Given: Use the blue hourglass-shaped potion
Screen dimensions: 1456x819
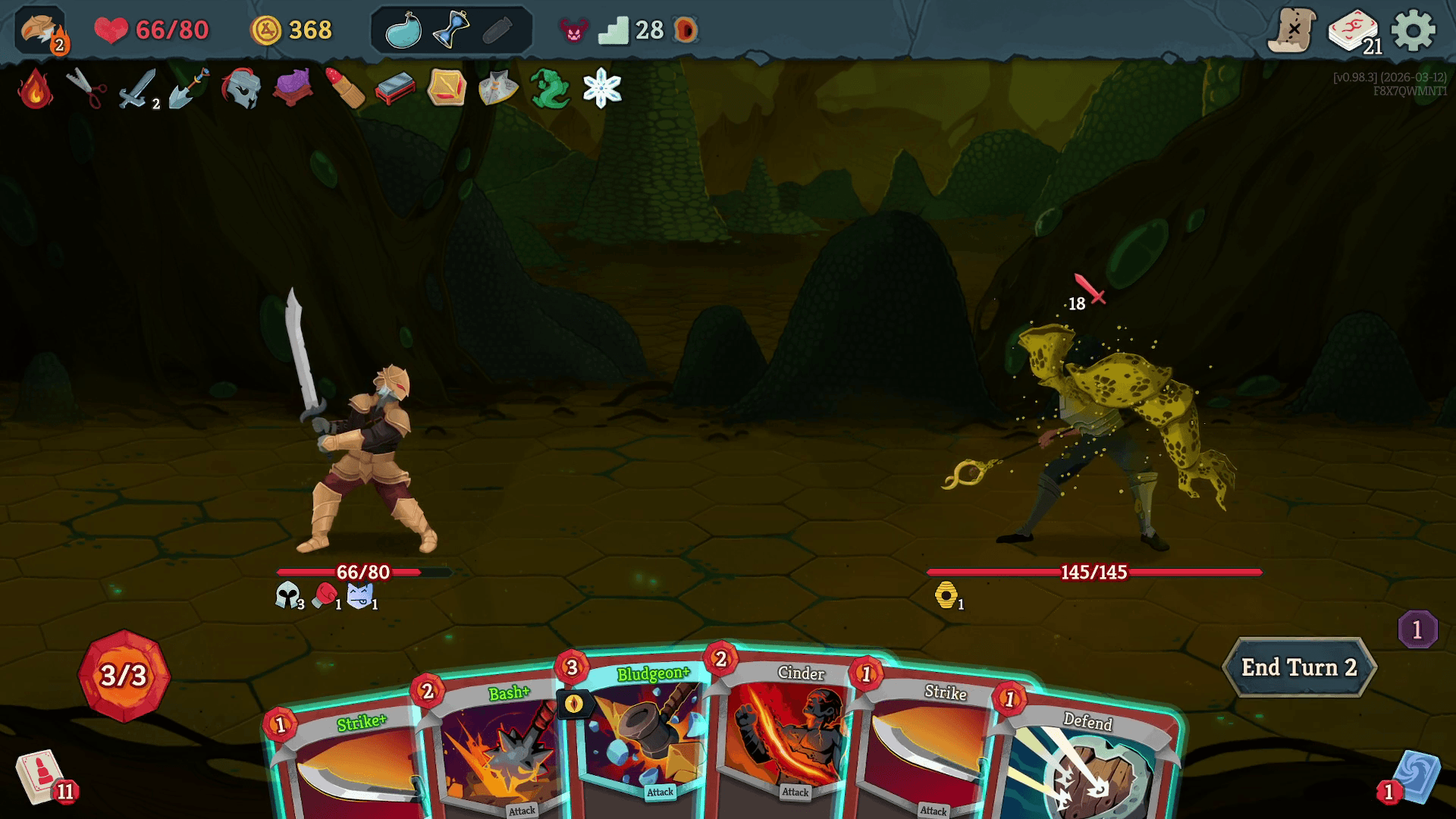Looking at the screenshot, I should 450,30.
